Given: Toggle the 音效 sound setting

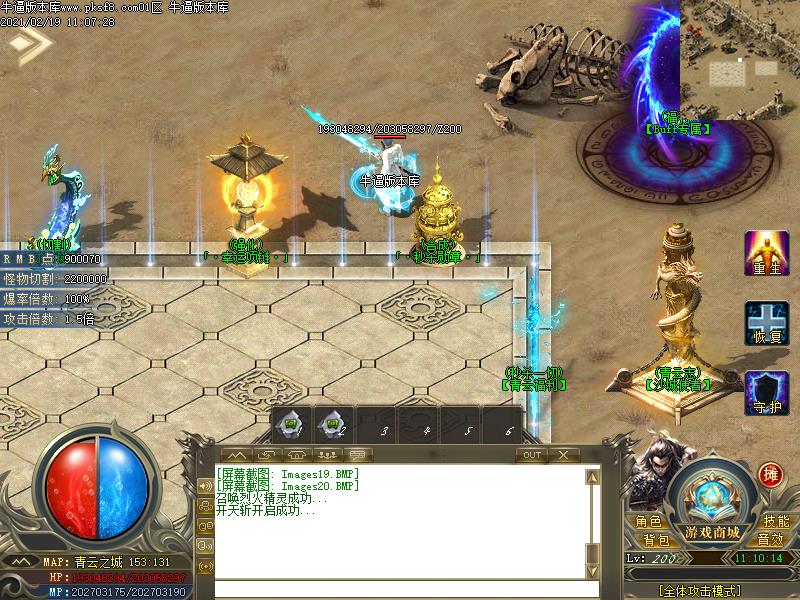Looking at the screenshot, I should [770, 540].
